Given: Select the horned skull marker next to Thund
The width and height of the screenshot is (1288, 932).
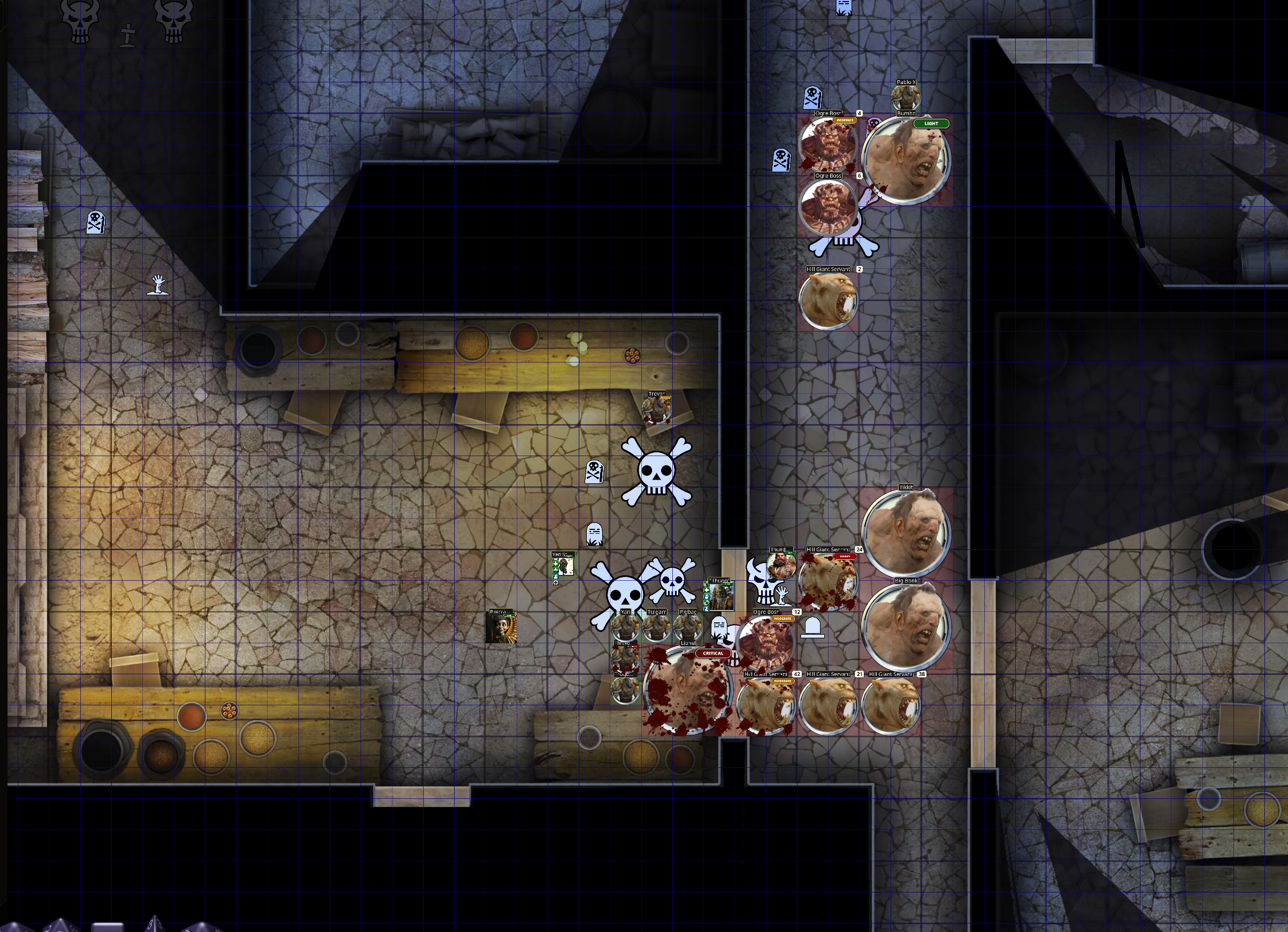Looking at the screenshot, I should (764, 581).
